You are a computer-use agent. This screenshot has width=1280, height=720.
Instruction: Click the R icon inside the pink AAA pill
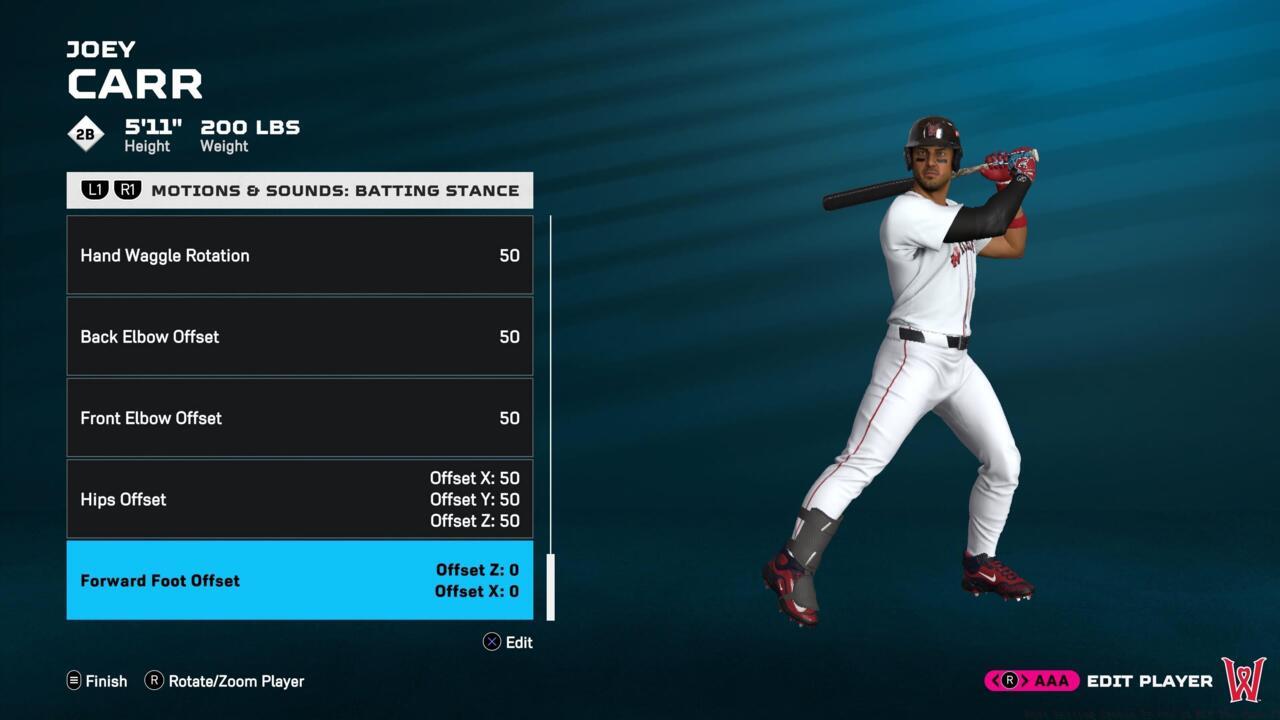1010,680
